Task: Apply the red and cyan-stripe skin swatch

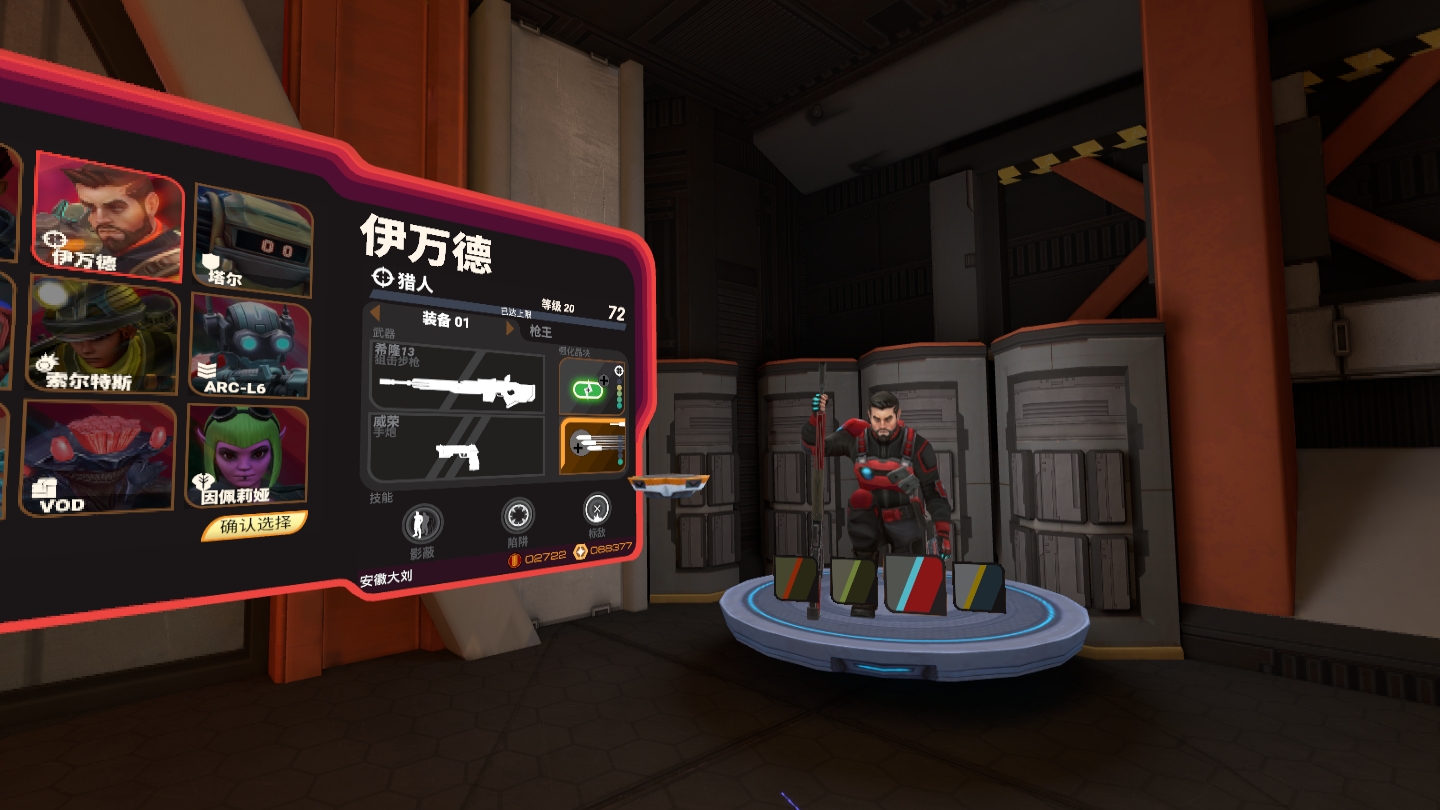Action: pos(913,583)
